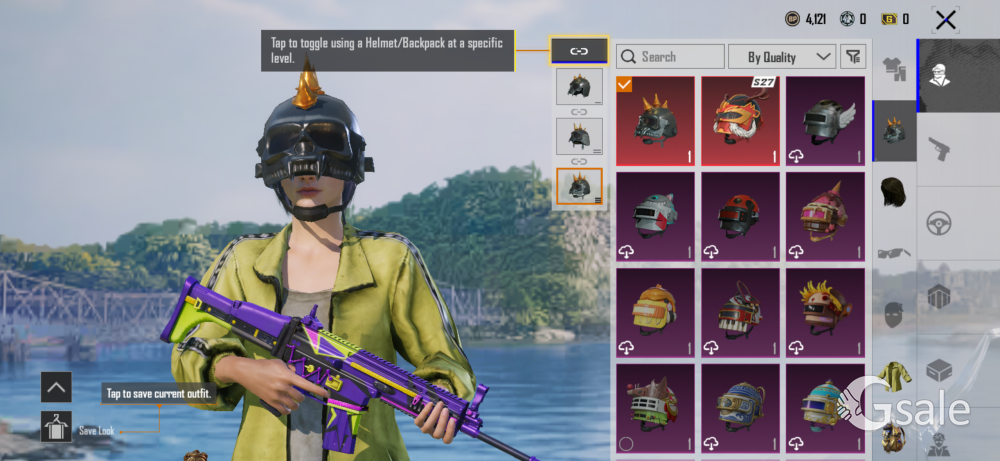Open the sunglasses category tab
Screen dimensions: 1000x461
point(894,252)
